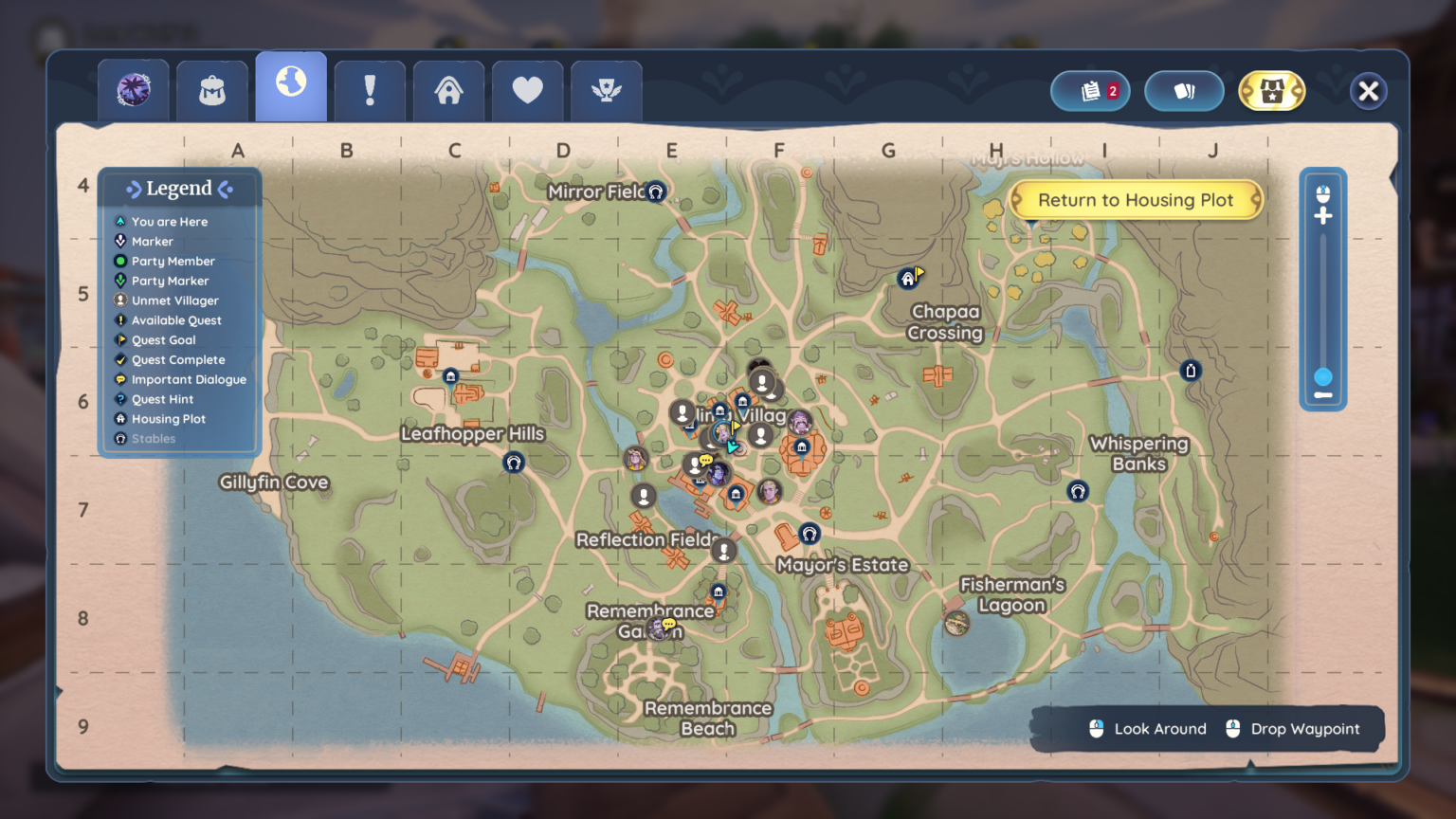The width and height of the screenshot is (1456, 819).
Task: Open the backpack inventory tab
Action: pyautogui.click(x=211, y=90)
